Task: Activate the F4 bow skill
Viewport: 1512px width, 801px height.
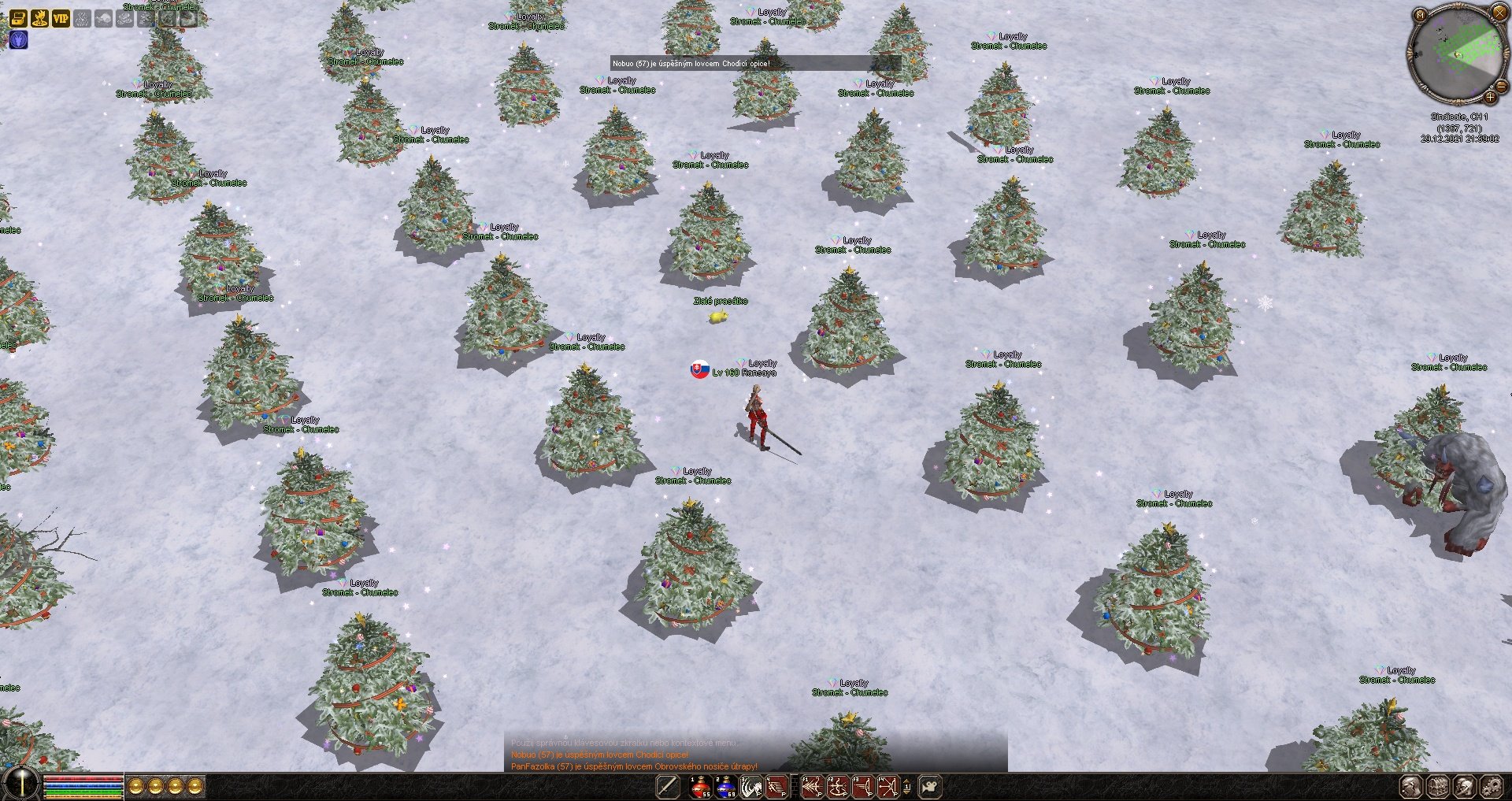Action: pyautogui.click(x=888, y=786)
